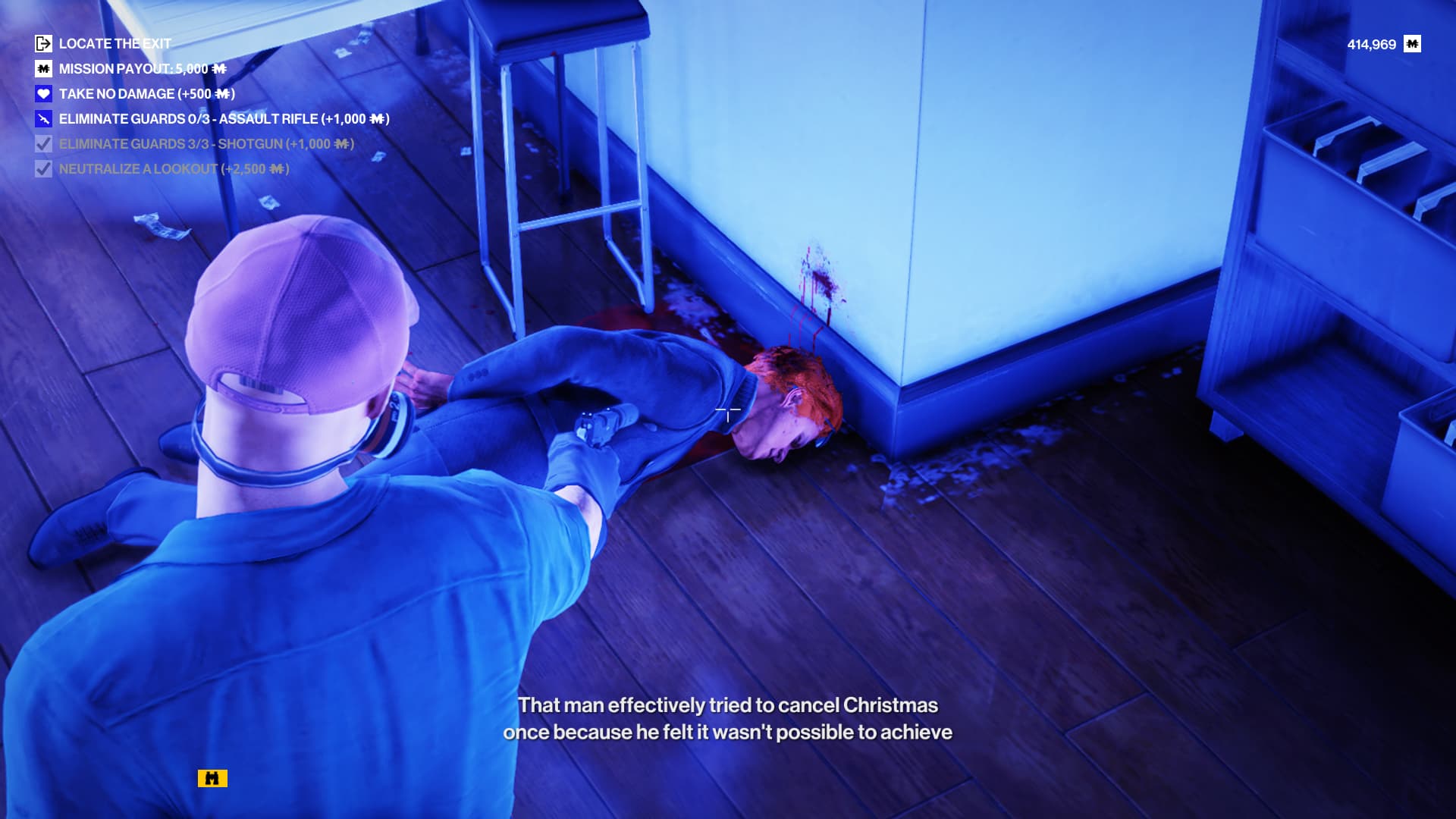This screenshot has height=819, width=1456.
Task: Click the completed Shotgun guards objective
Action: [206, 144]
